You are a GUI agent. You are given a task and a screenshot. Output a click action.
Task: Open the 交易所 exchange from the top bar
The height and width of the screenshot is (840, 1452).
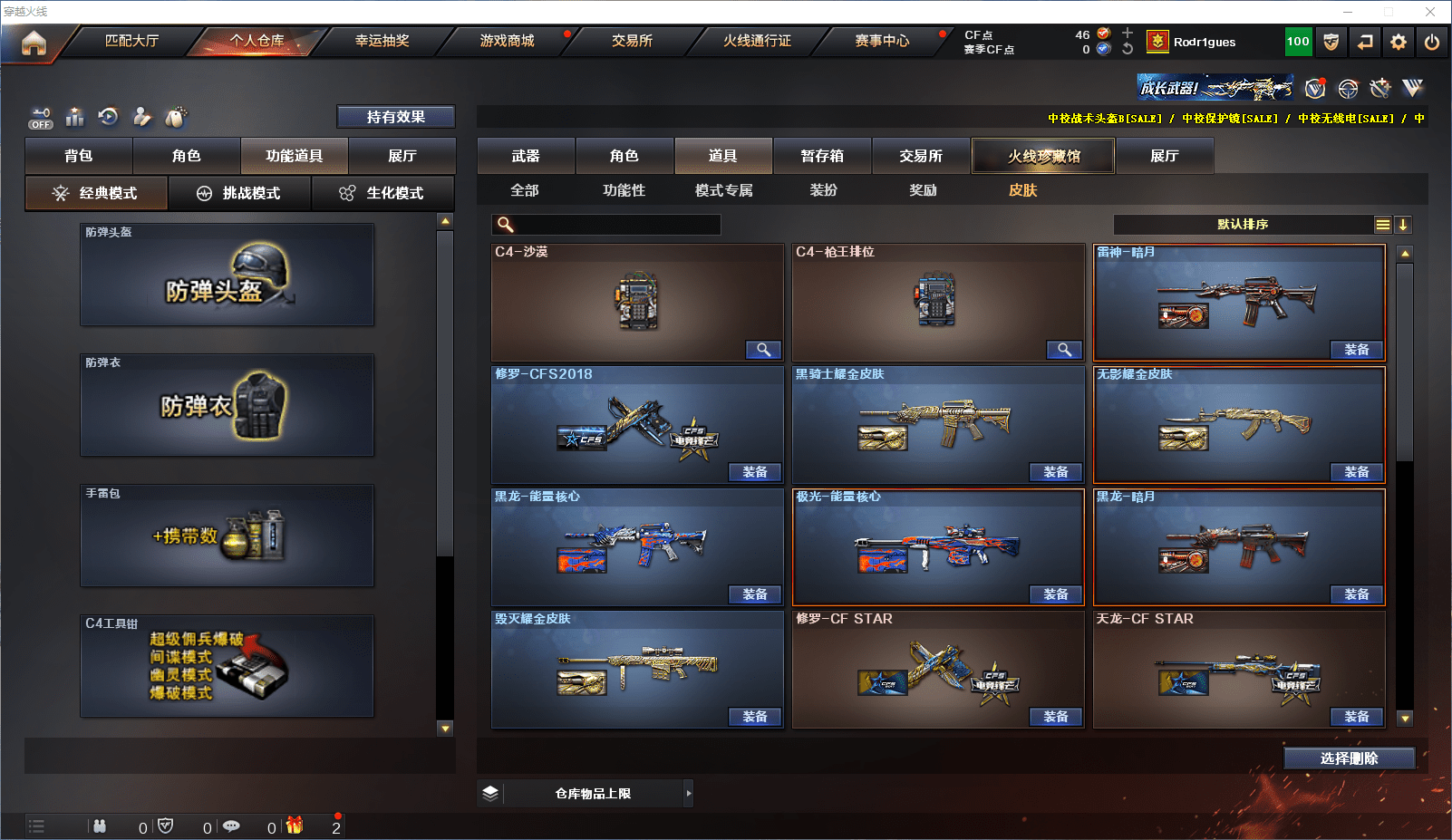(632, 41)
